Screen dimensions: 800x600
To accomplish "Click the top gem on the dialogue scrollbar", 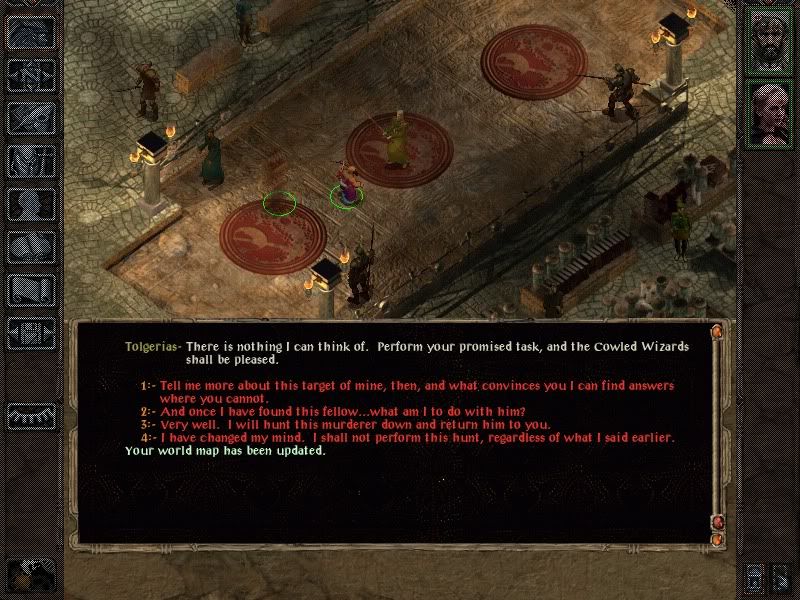I will [x=716, y=331].
